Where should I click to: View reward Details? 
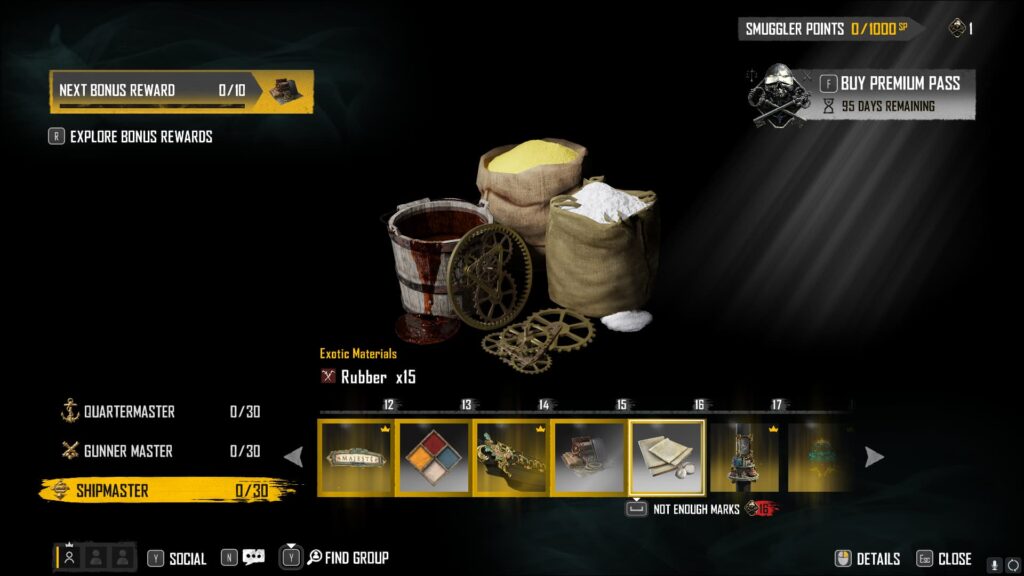(868, 559)
